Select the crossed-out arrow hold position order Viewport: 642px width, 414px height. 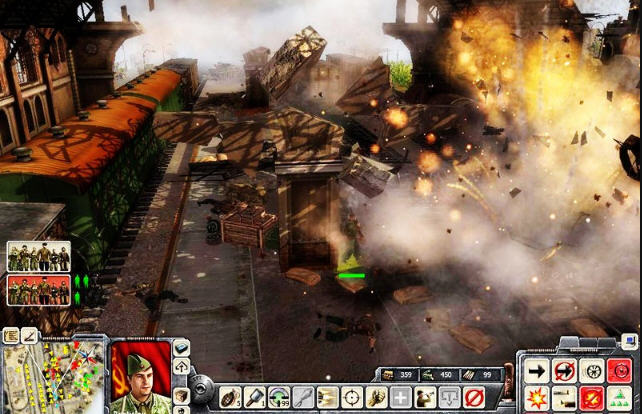[x=563, y=370]
